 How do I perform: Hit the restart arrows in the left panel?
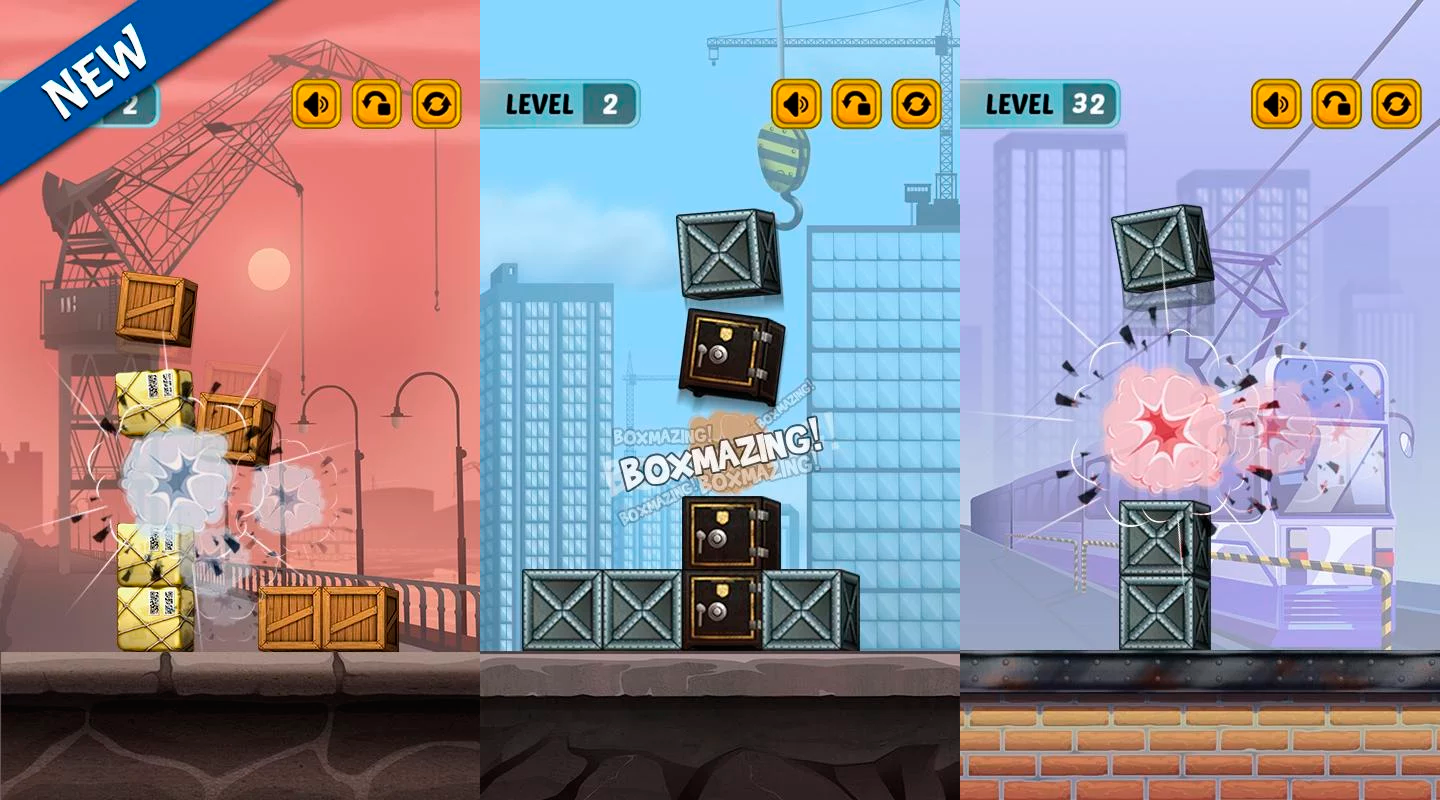(436, 102)
